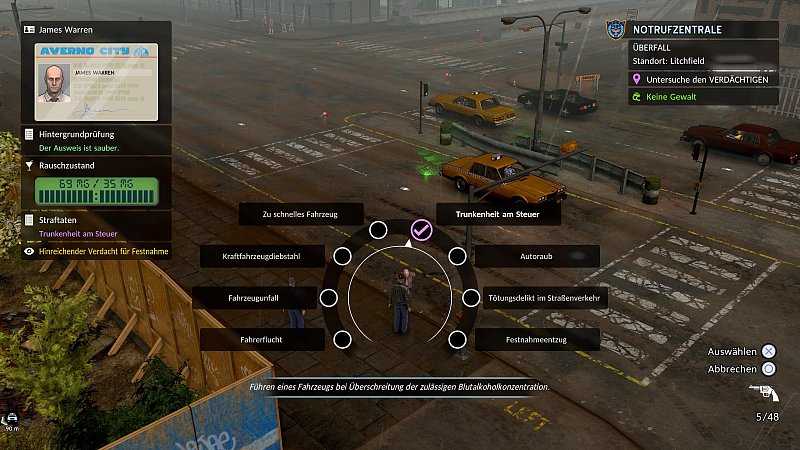Select the "Festnahmeentzug" offense option
Viewport: 800px width, 450px height.
coord(537,340)
